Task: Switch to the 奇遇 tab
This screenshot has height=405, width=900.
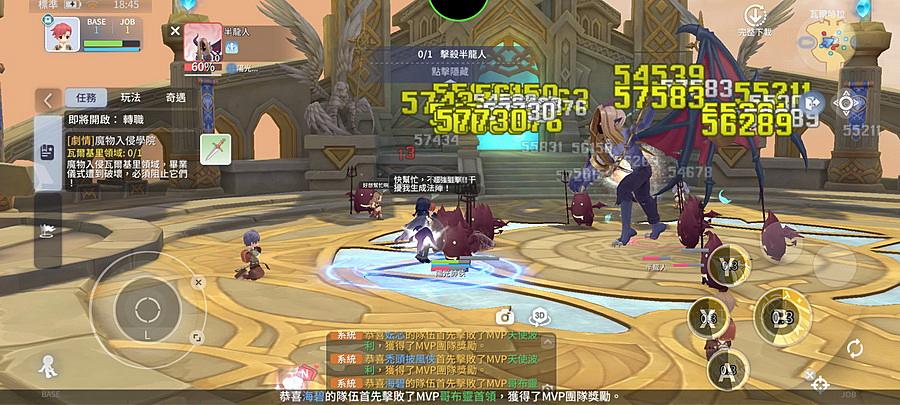Action: pyautogui.click(x=175, y=97)
